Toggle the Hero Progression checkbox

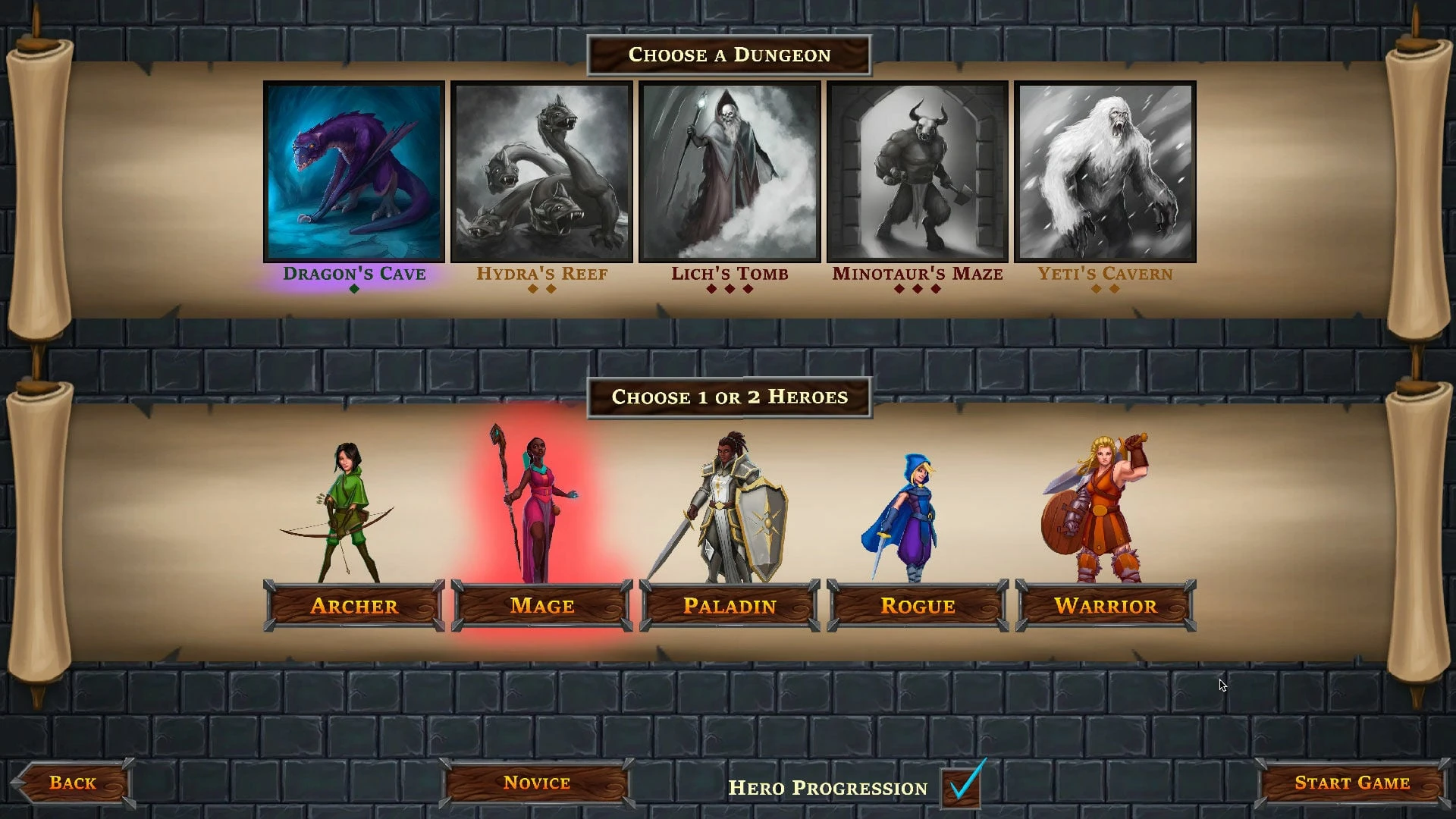[961, 787]
